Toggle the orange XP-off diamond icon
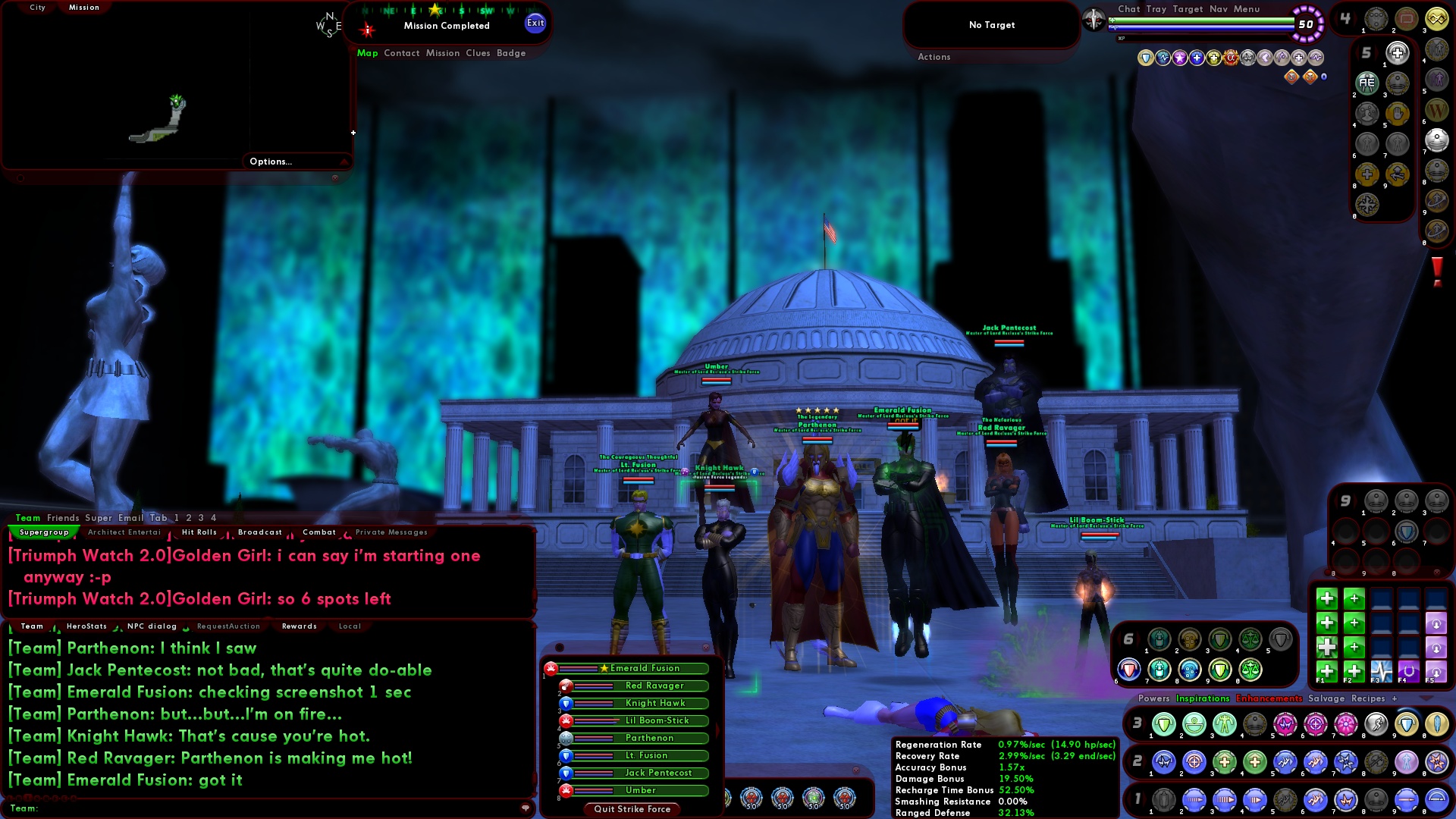1456x819 pixels. click(1291, 76)
